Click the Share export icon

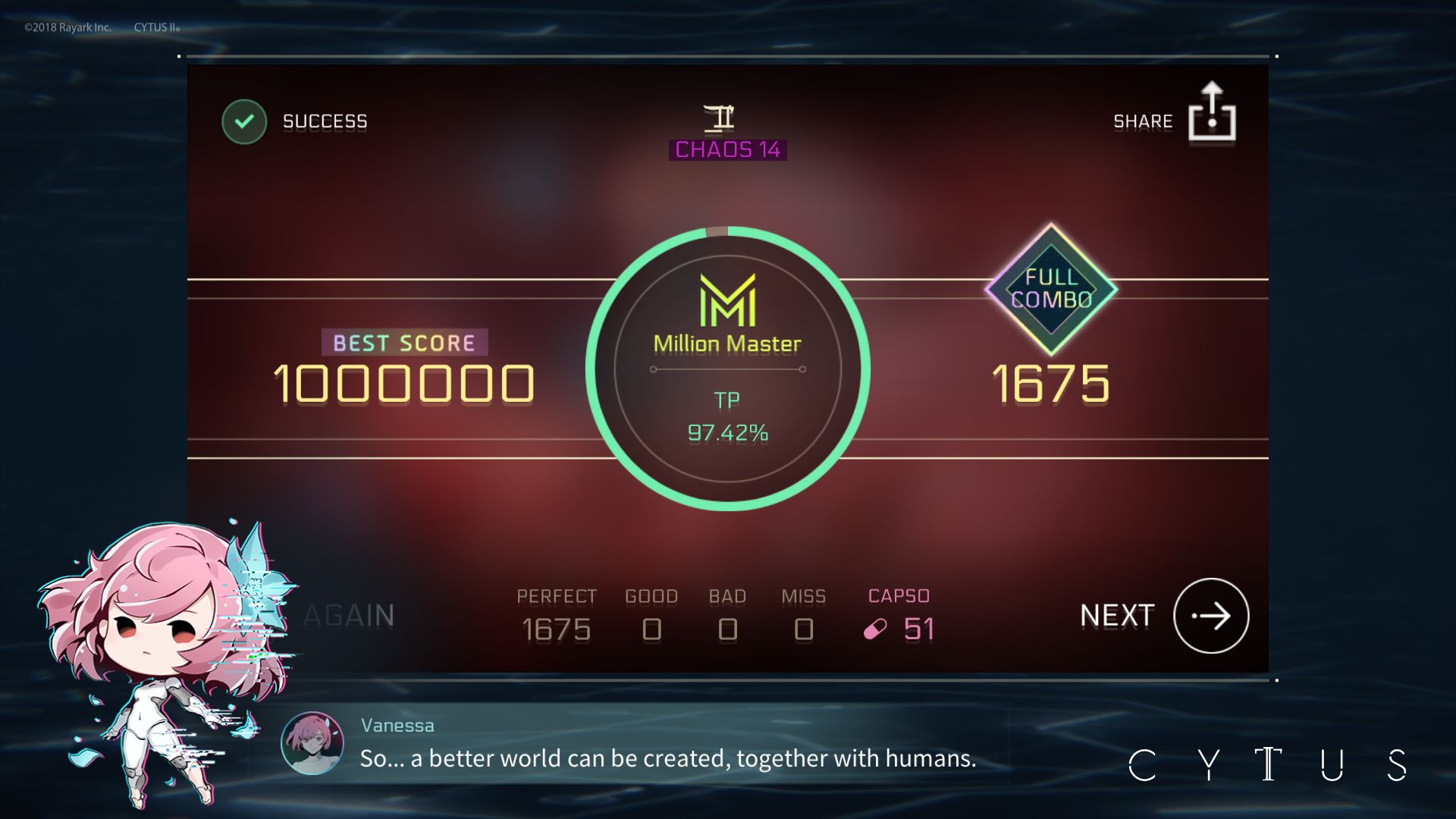1212,114
